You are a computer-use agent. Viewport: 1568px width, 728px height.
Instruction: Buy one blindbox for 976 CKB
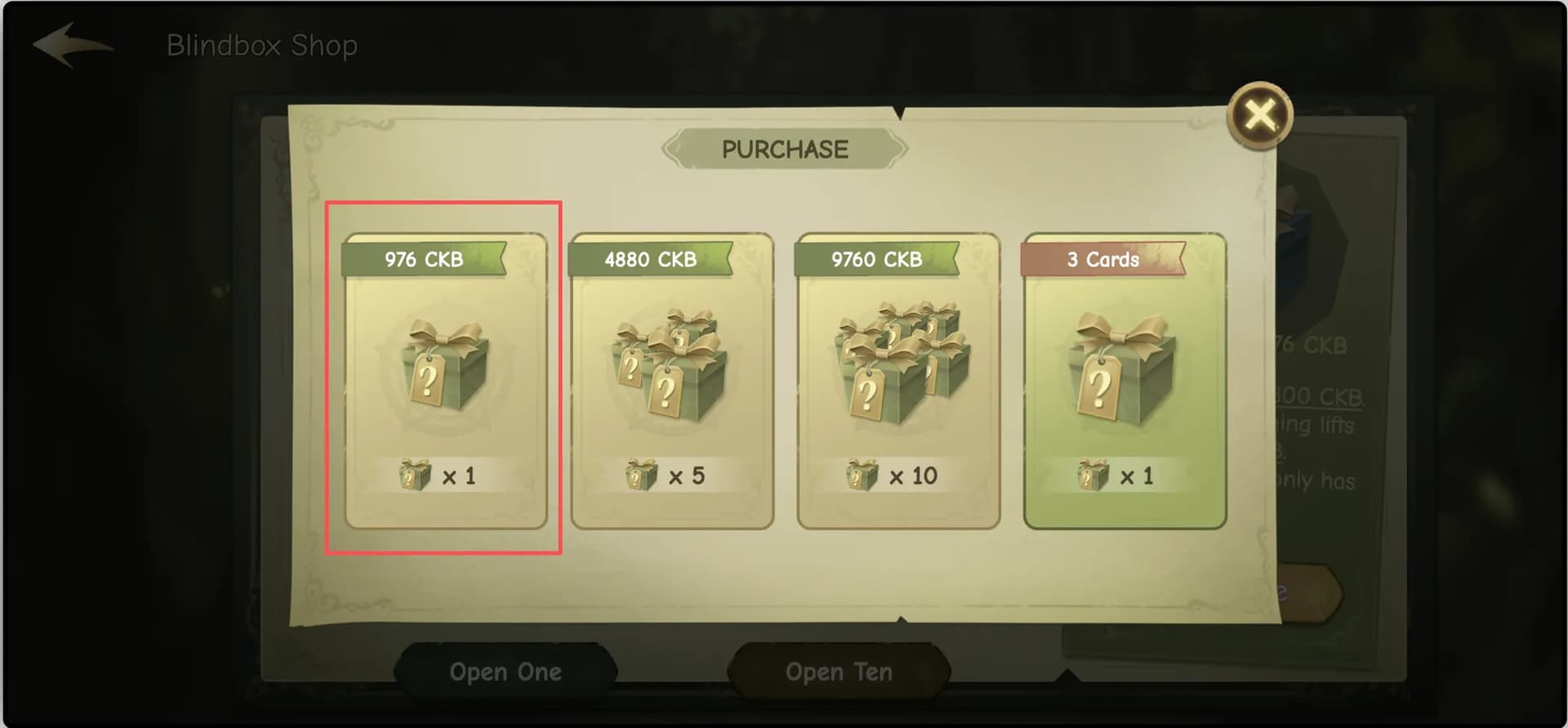pos(445,381)
